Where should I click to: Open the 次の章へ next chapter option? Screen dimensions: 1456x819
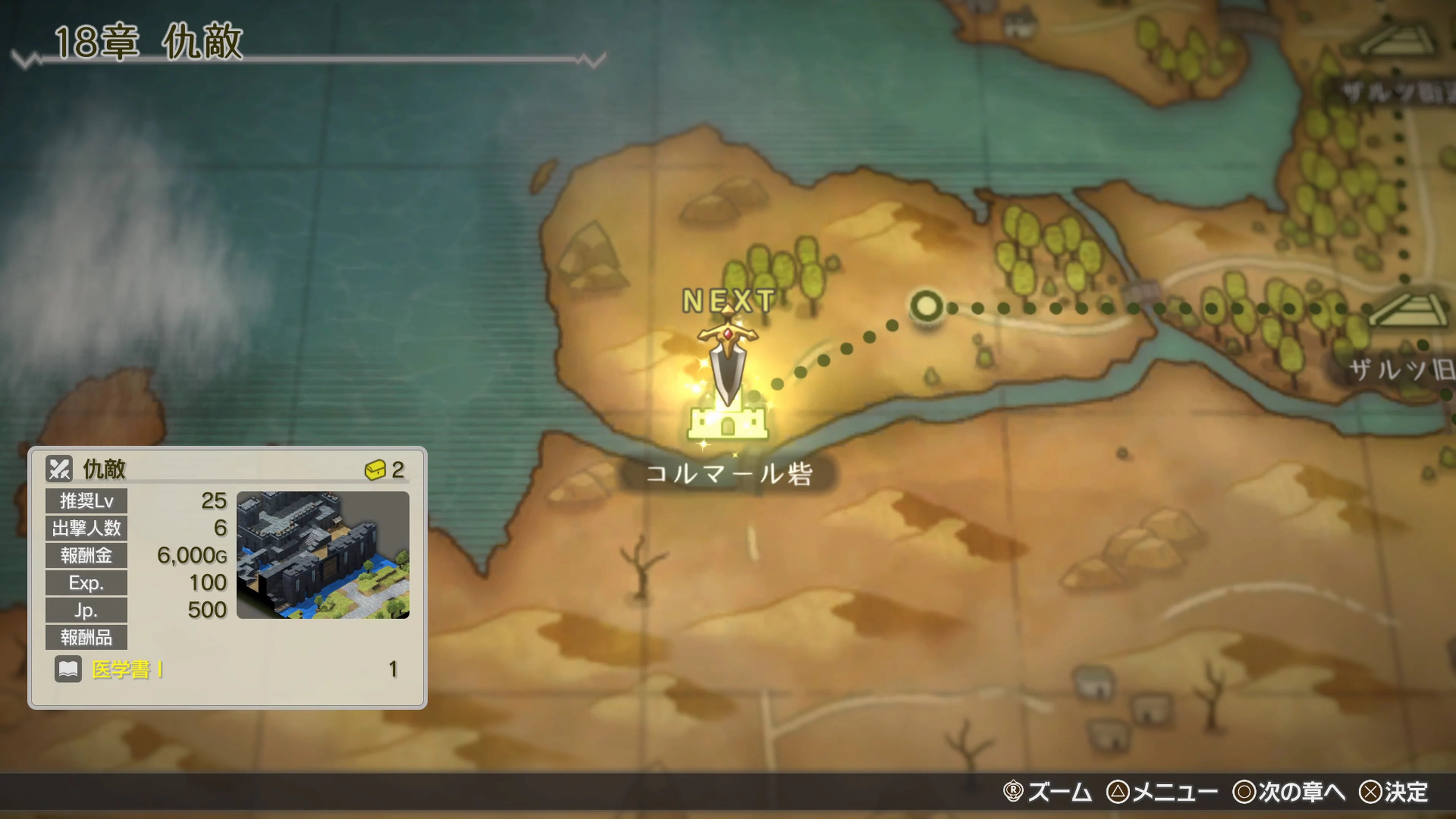(1300, 792)
